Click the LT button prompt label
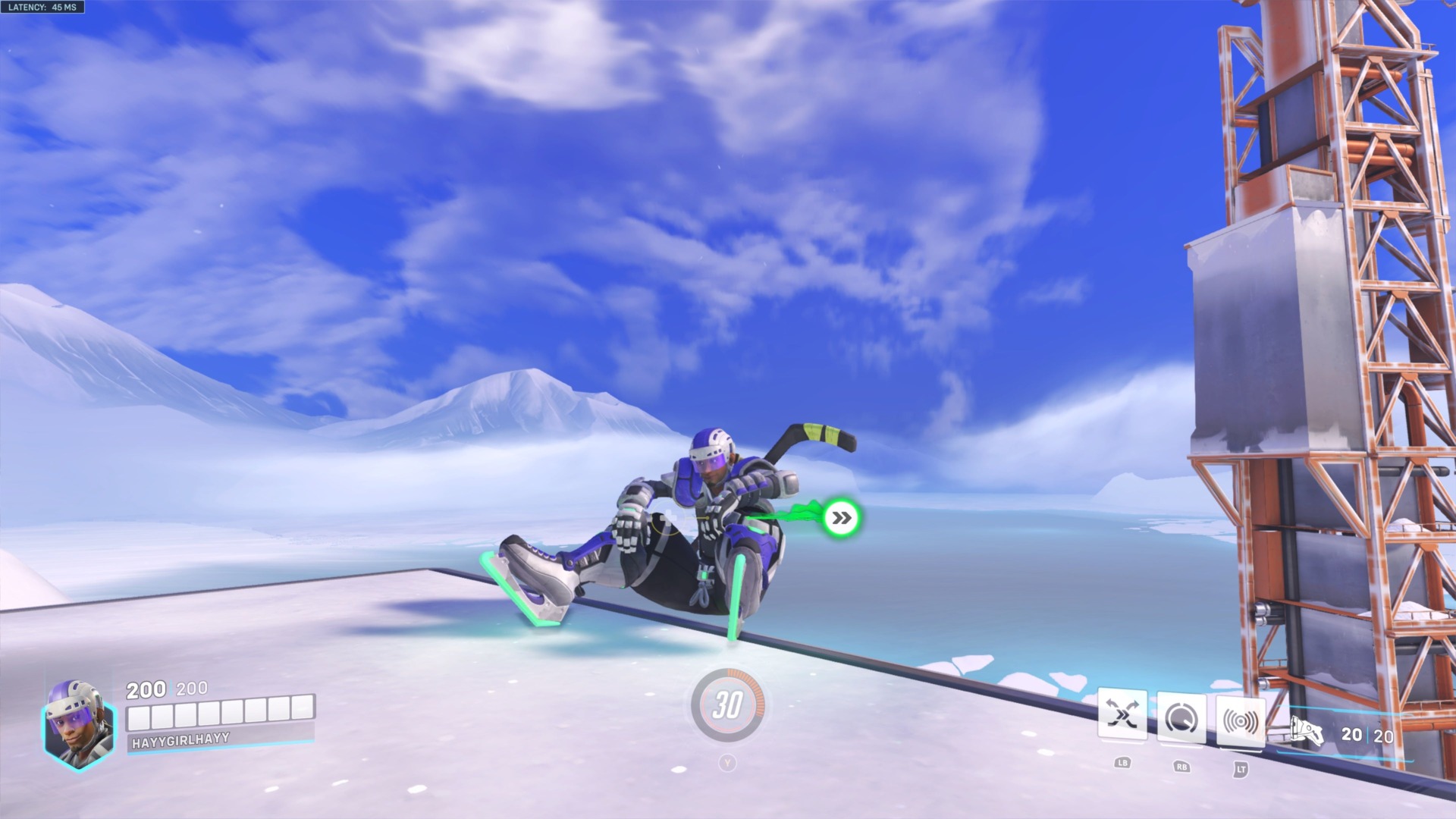 point(1242,767)
